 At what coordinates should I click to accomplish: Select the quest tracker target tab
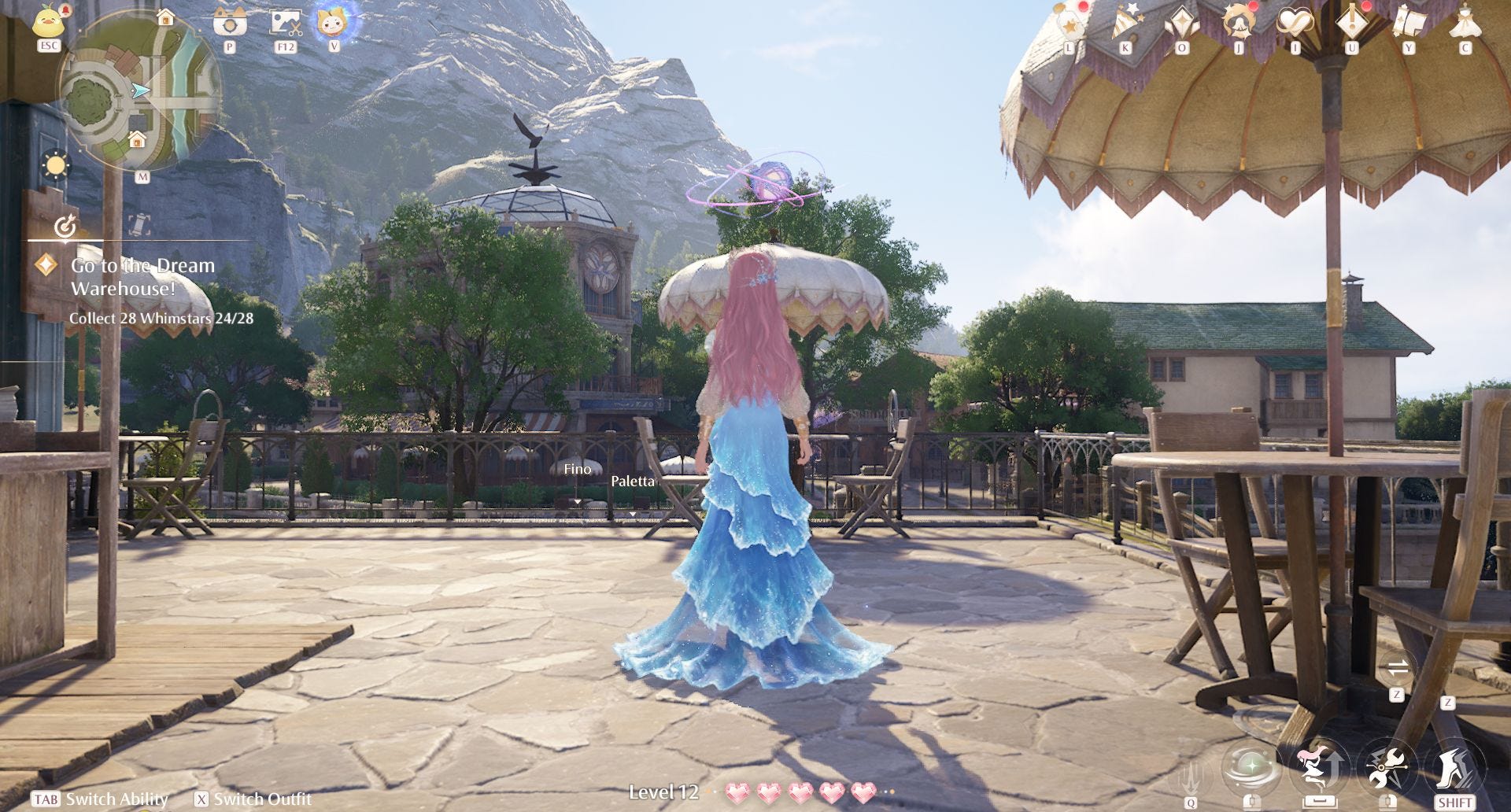point(65,227)
